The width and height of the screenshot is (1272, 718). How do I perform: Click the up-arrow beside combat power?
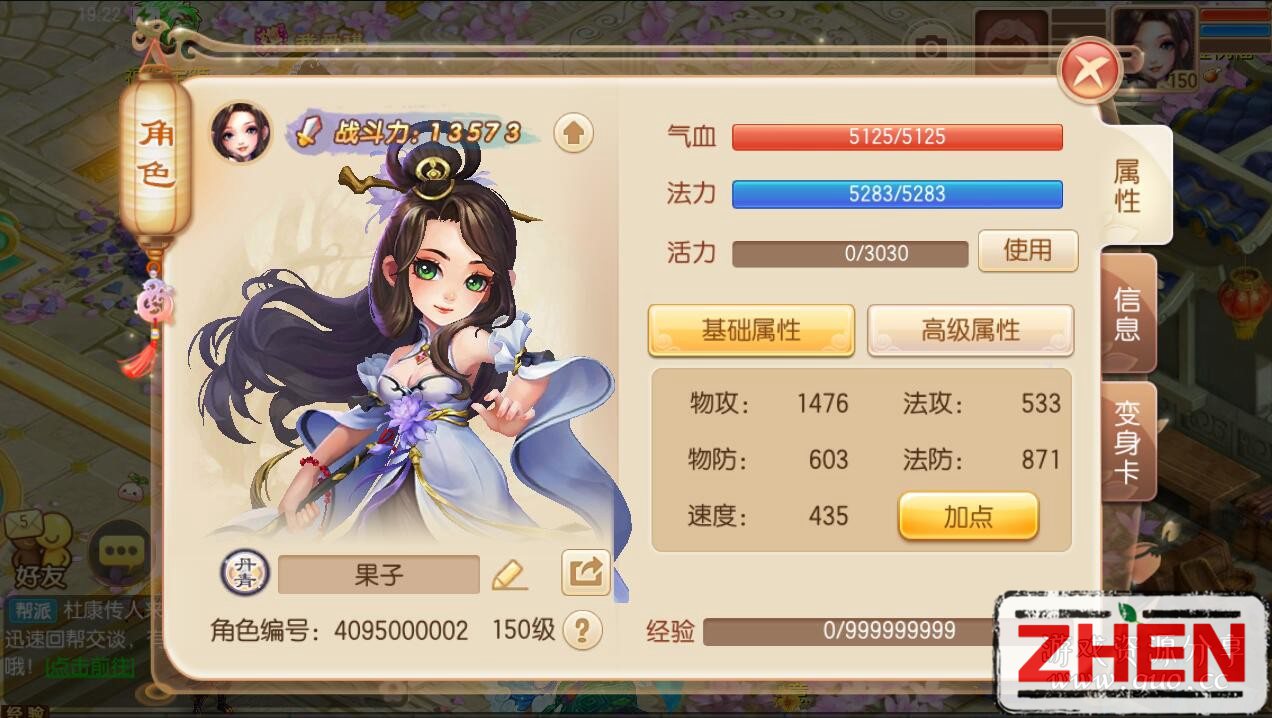tap(573, 133)
